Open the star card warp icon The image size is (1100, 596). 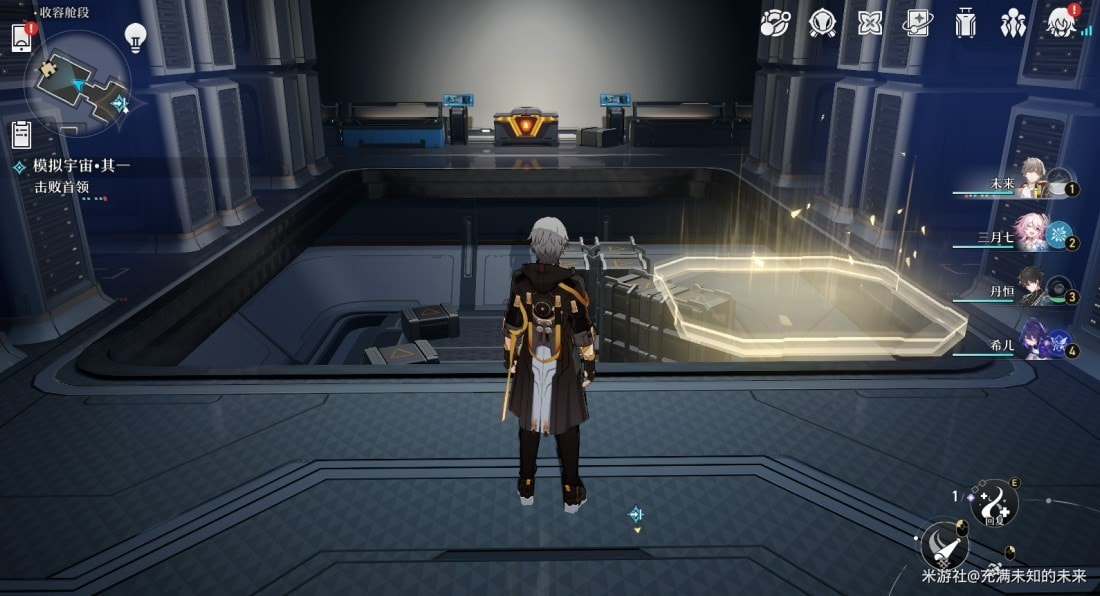pos(917,22)
